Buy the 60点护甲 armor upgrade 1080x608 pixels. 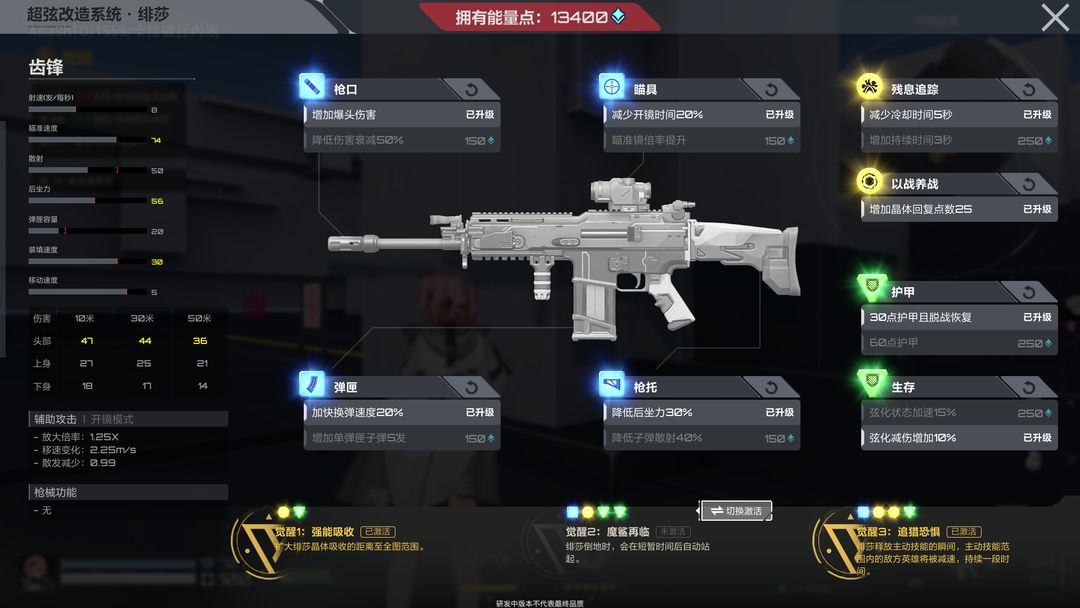[x=959, y=343]
